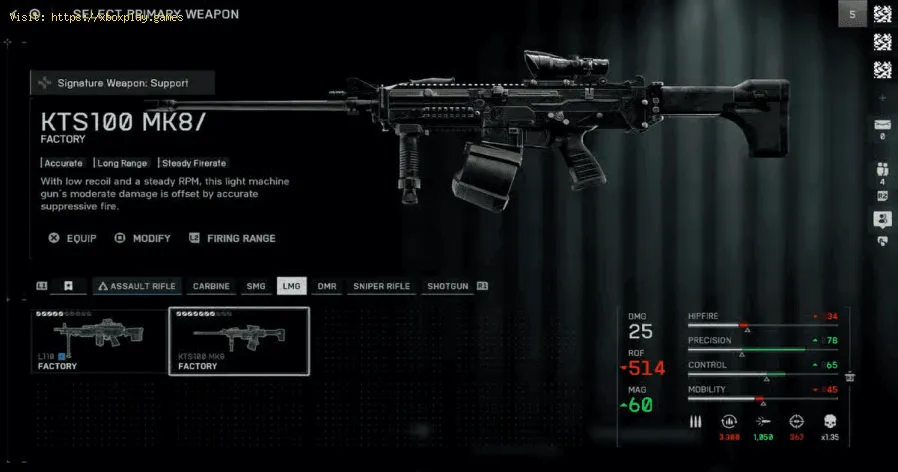Open the Modify weapon option
This screenshot has width=898, height=472.
click(143, 238)
